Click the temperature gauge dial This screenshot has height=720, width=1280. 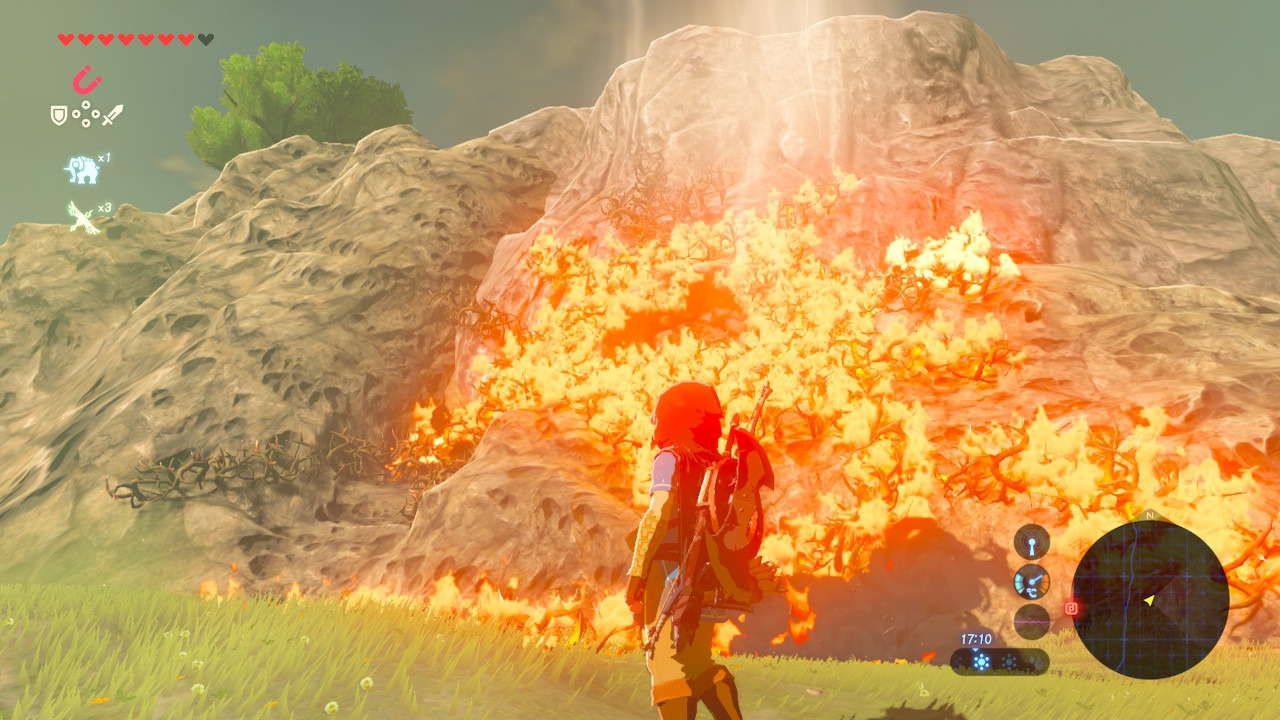pyautogui.click(x=1032, y=582)
